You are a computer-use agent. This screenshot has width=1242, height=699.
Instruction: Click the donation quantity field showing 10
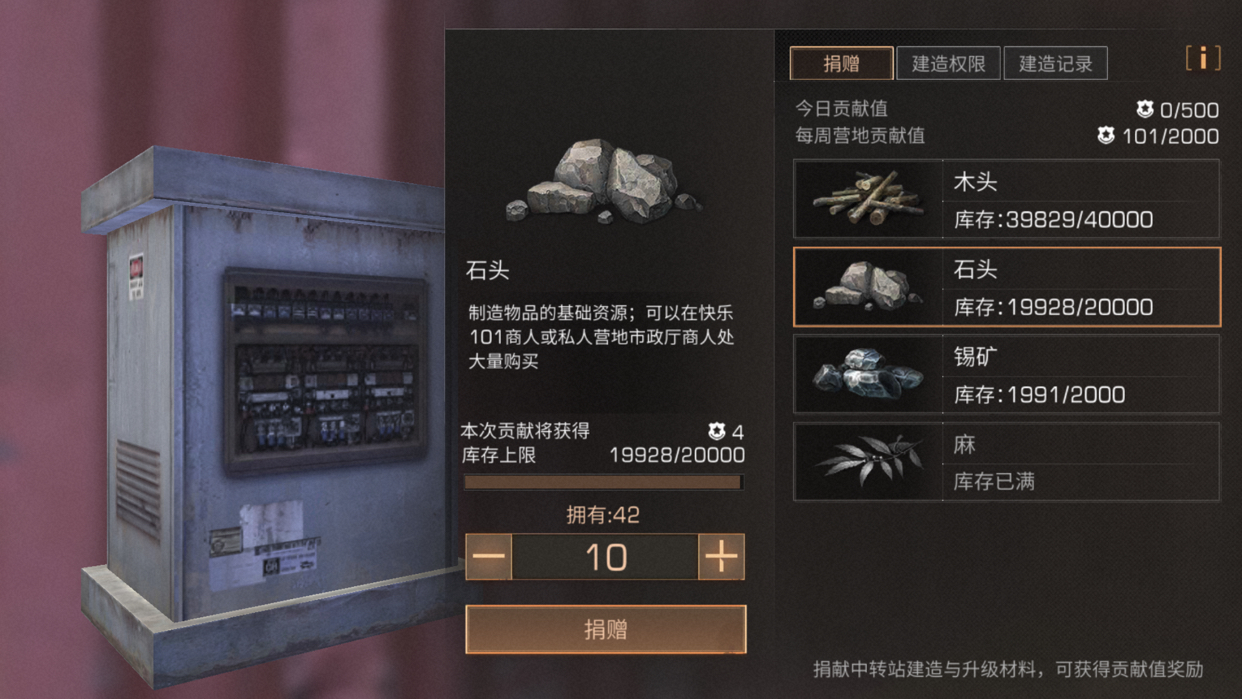coord(605,557)
